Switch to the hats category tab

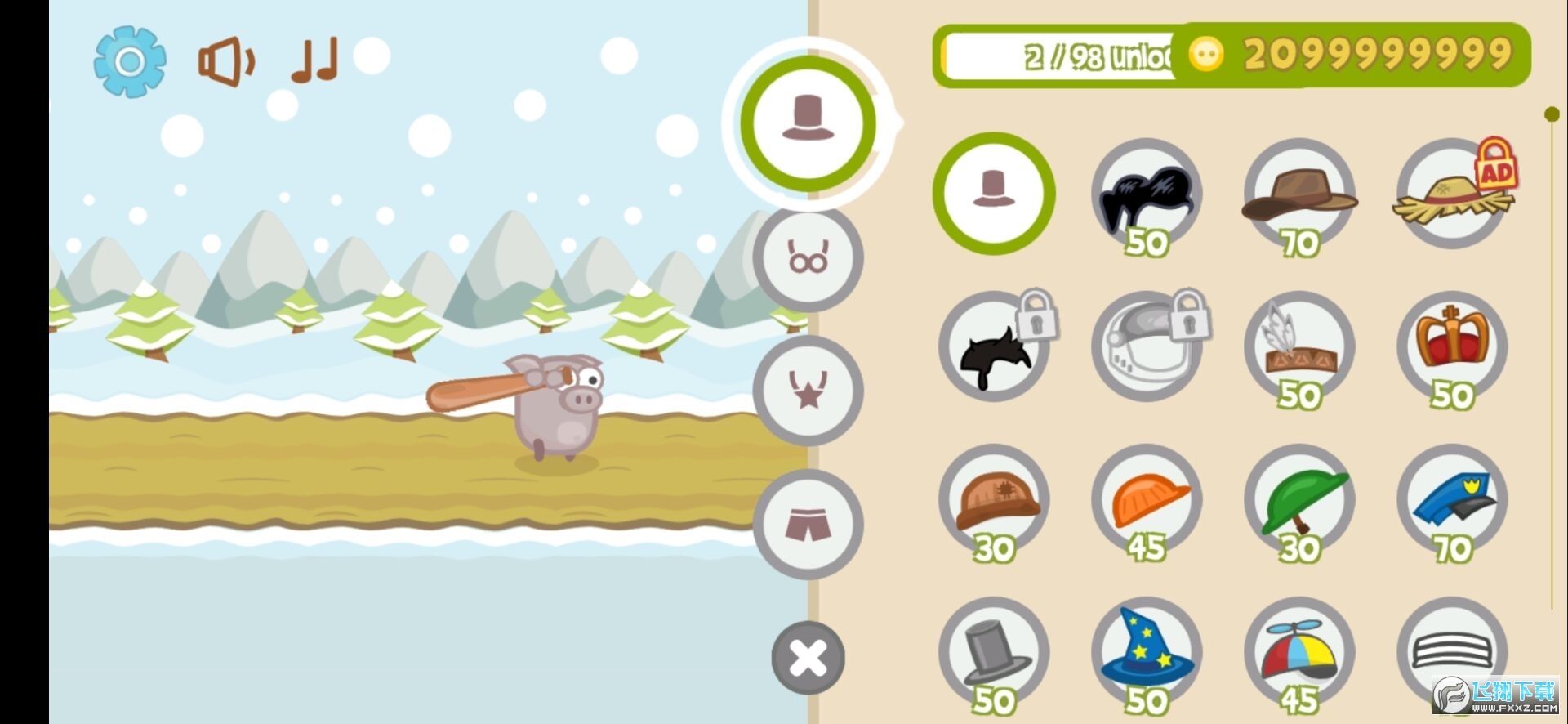coord(808,123)
